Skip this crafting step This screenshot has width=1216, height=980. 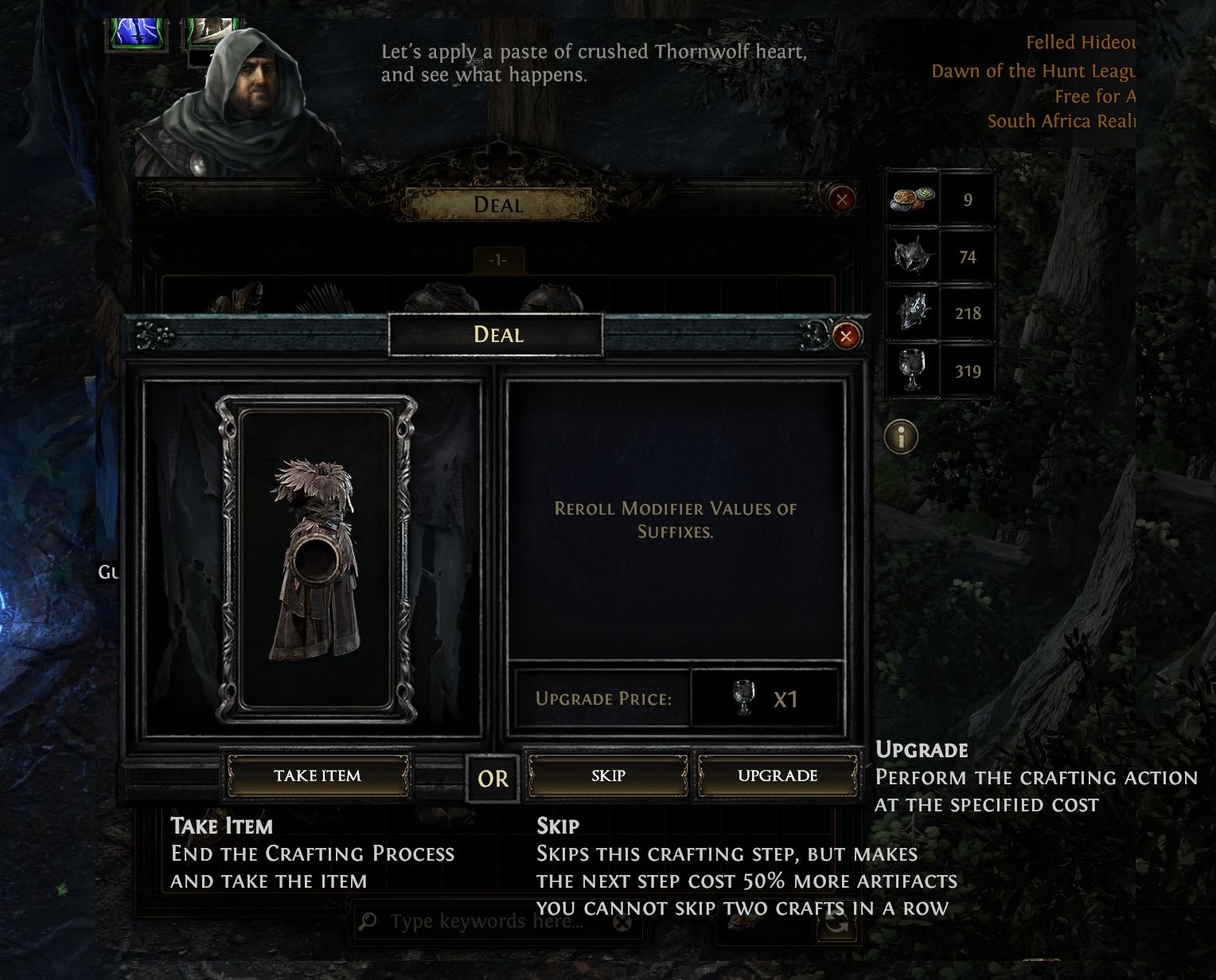(x=608, y=776)
